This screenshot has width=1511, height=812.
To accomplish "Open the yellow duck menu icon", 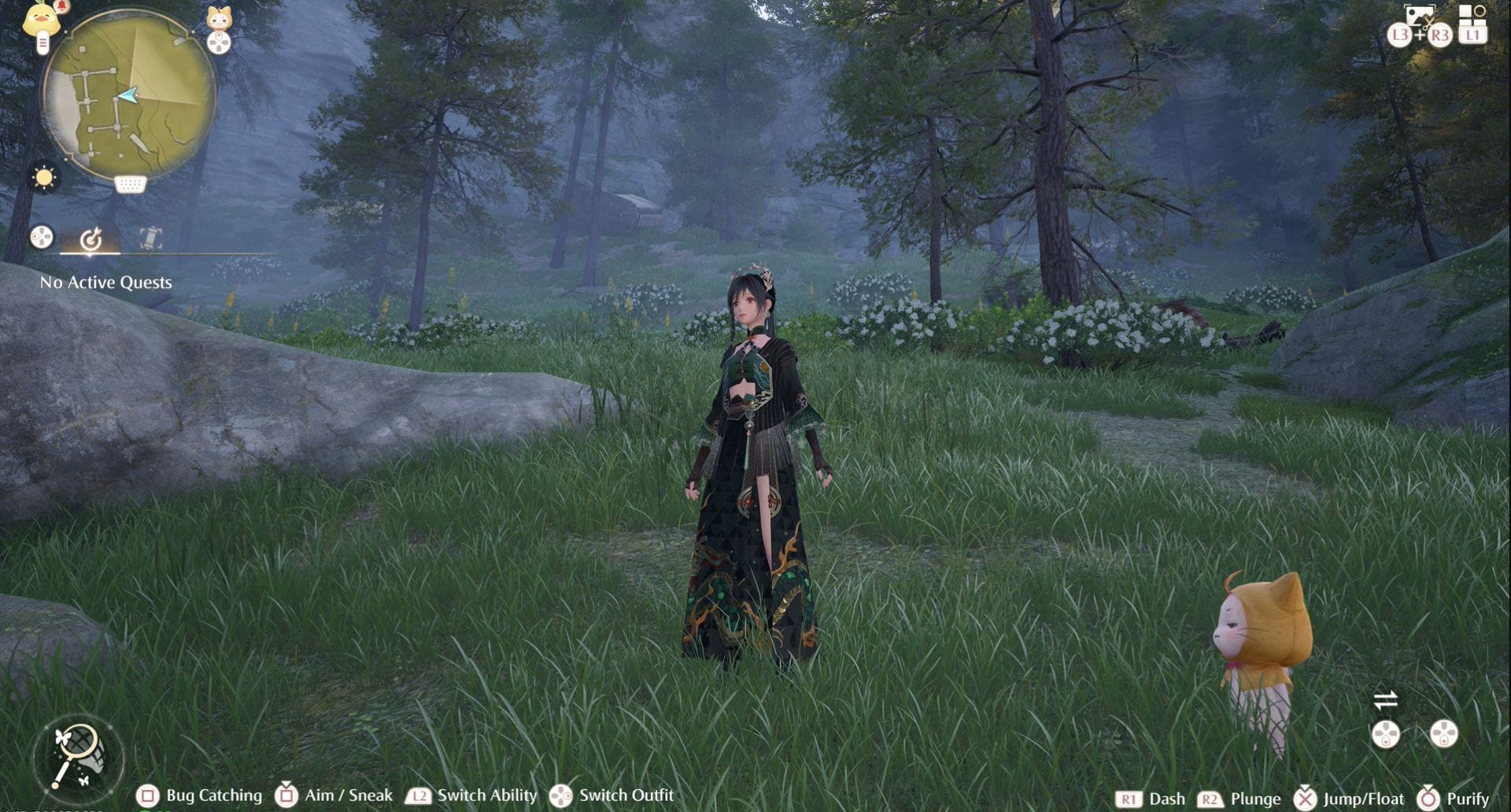I will point(41,17).
